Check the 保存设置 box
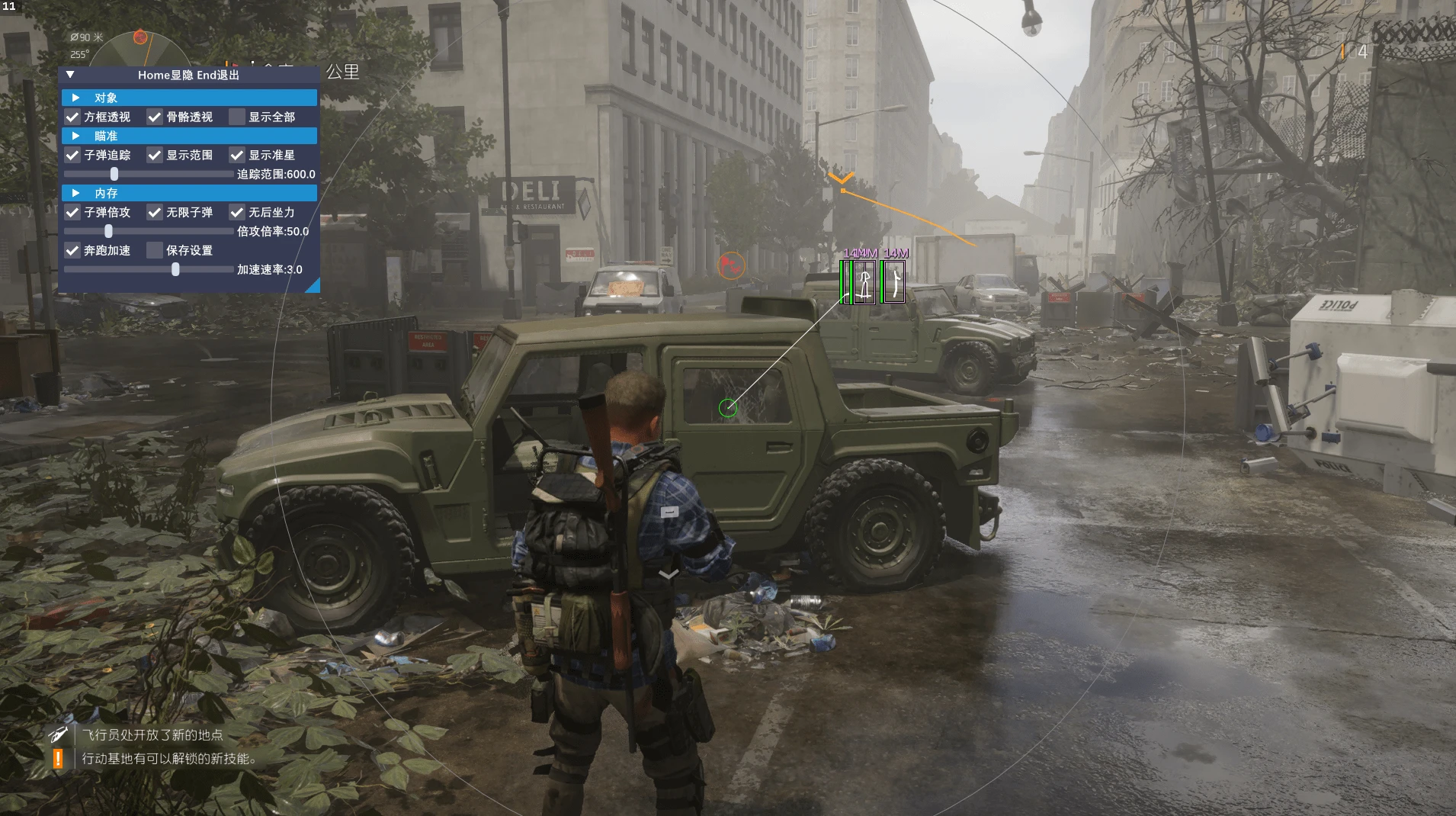Screen dimensions: 1456x816 [155, 250]
